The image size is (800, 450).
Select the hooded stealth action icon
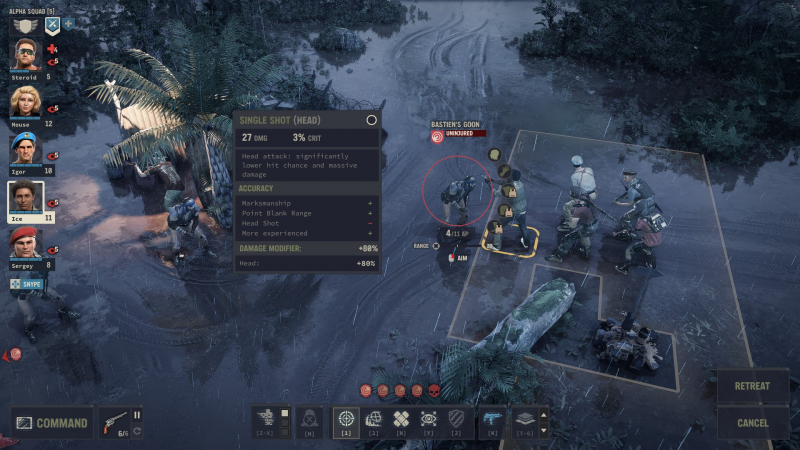click(310, 420)
